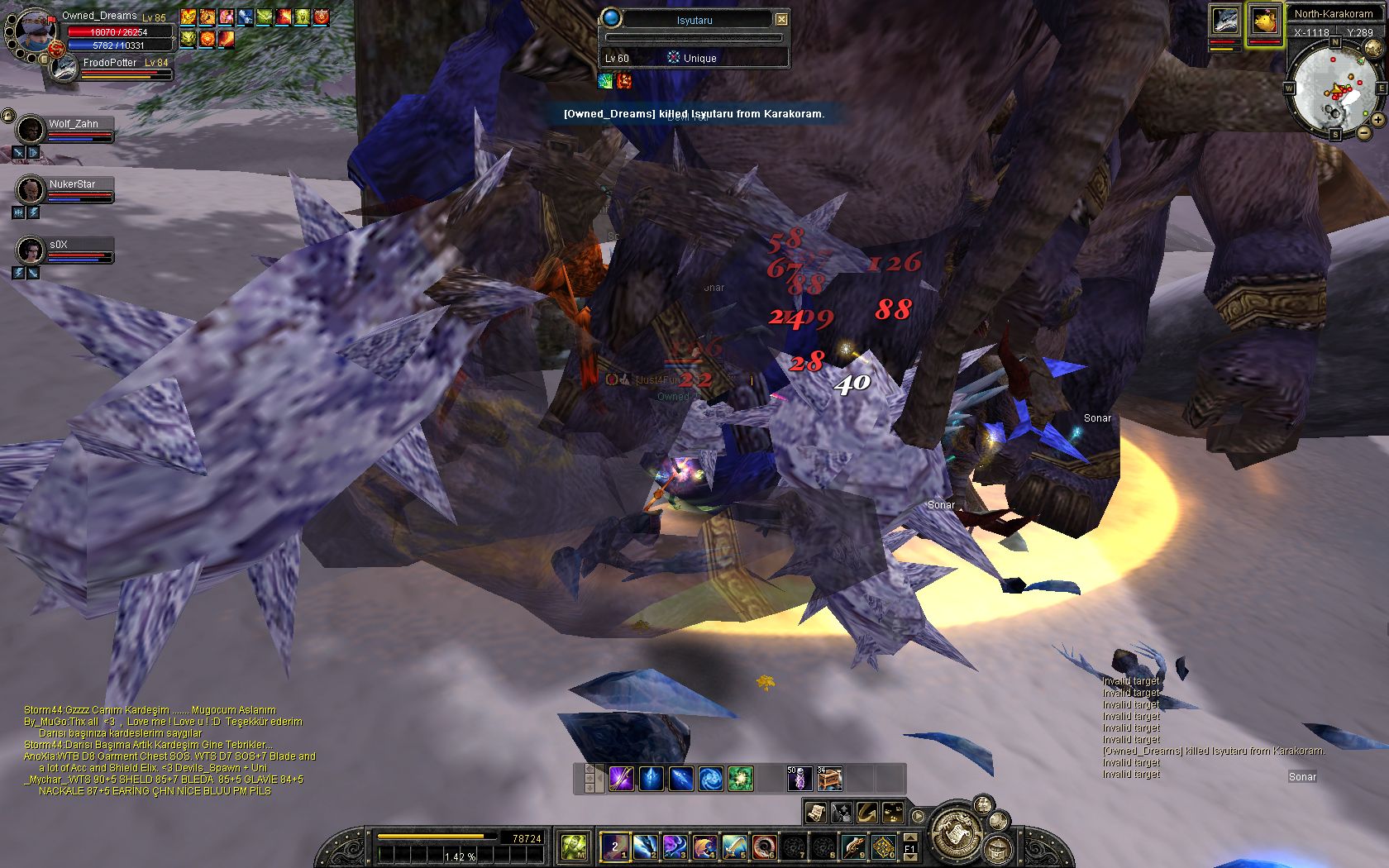
Task: Use the sword skill in slot 5
Action: pos(734,846)
